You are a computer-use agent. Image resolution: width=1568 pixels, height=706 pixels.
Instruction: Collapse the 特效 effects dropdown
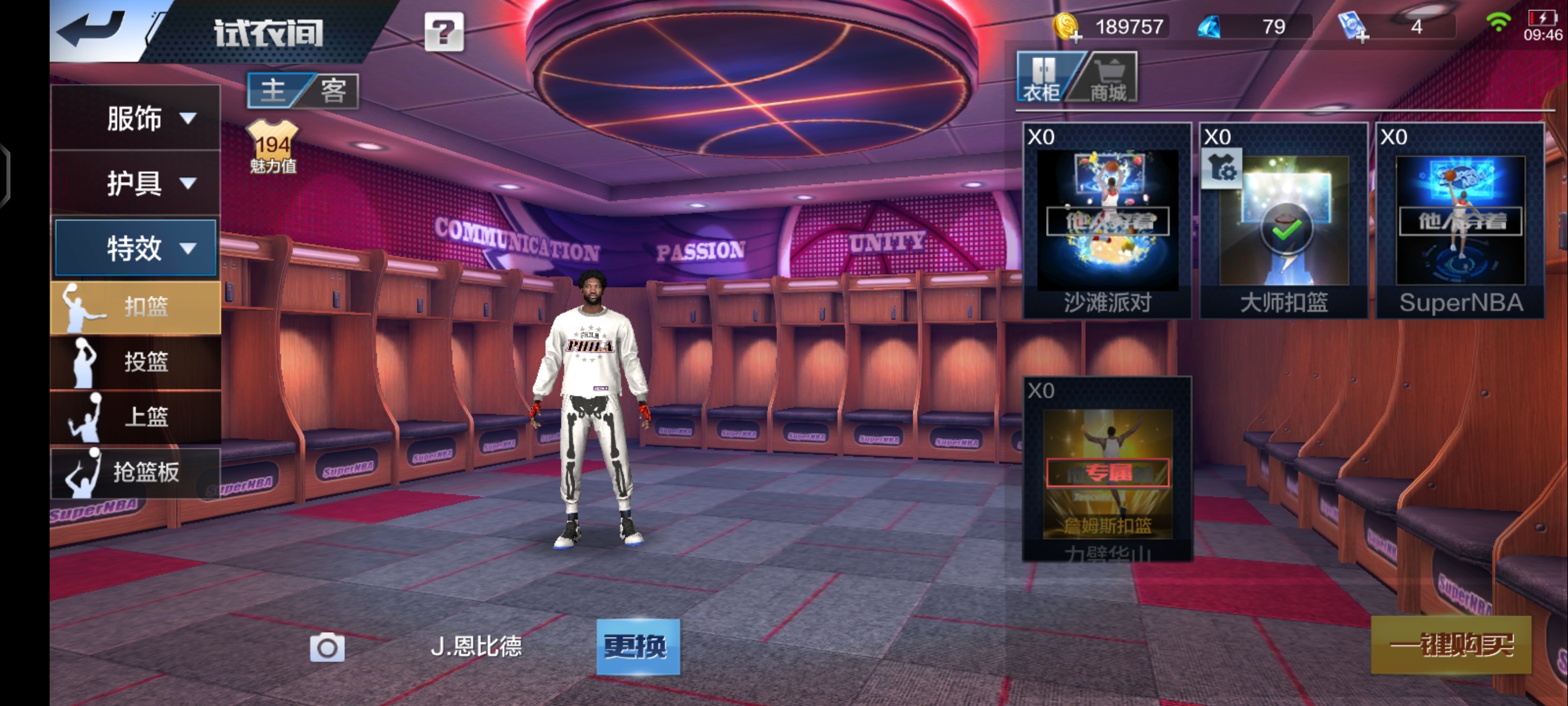(x=136, y=248)
